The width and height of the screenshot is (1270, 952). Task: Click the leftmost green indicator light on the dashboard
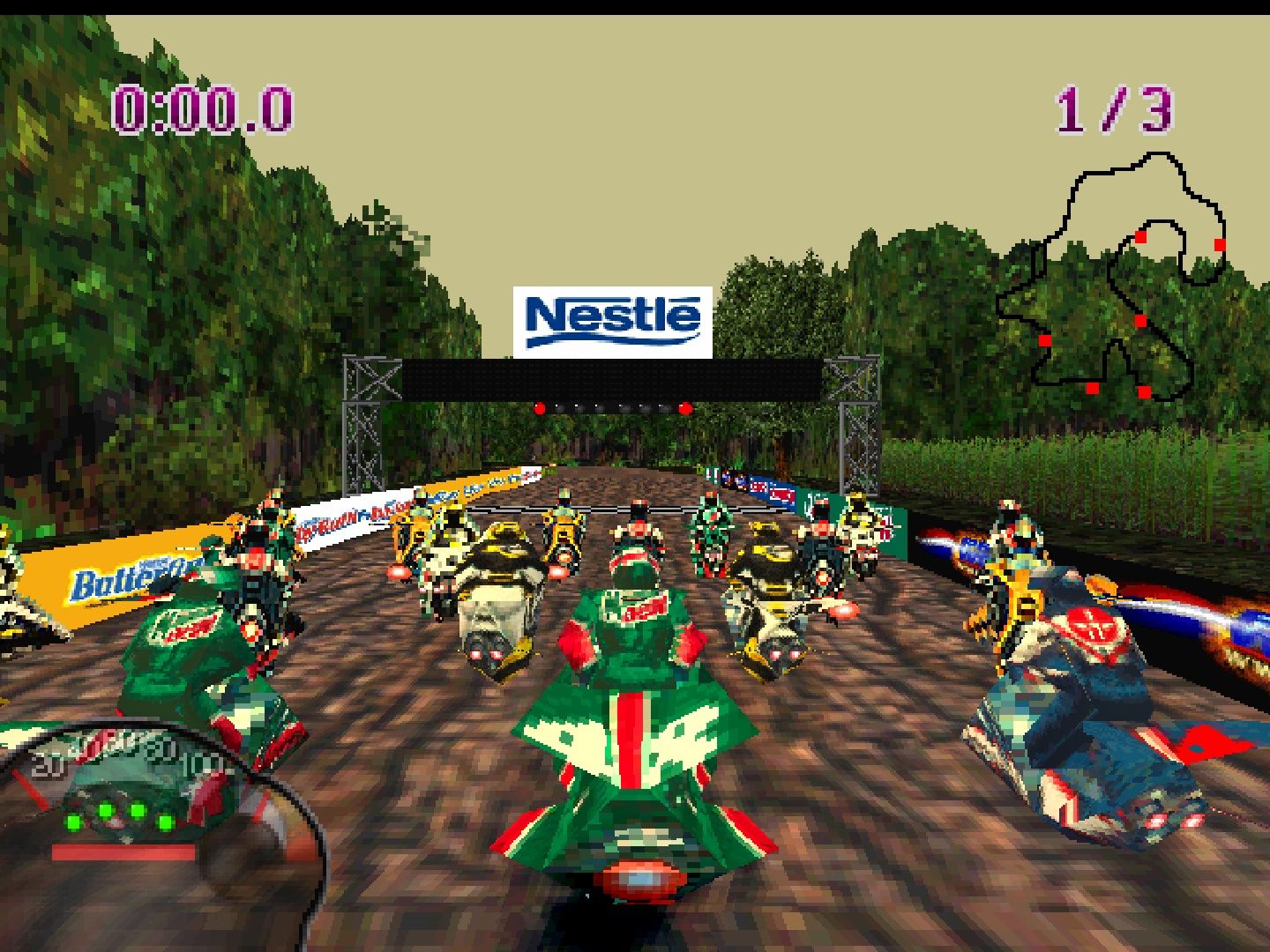[72, 822]
